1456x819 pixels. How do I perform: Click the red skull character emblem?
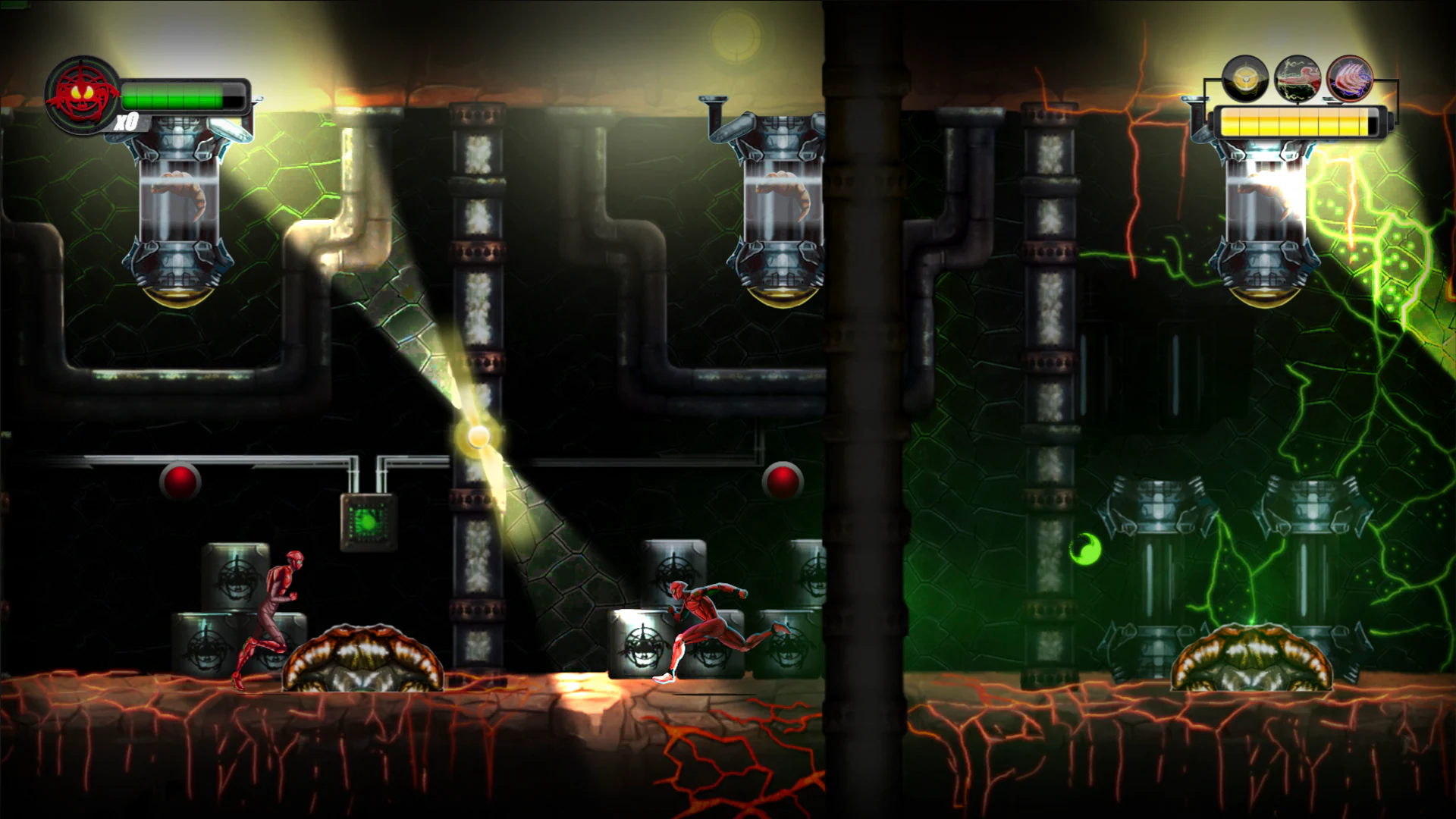coord(82,94)
